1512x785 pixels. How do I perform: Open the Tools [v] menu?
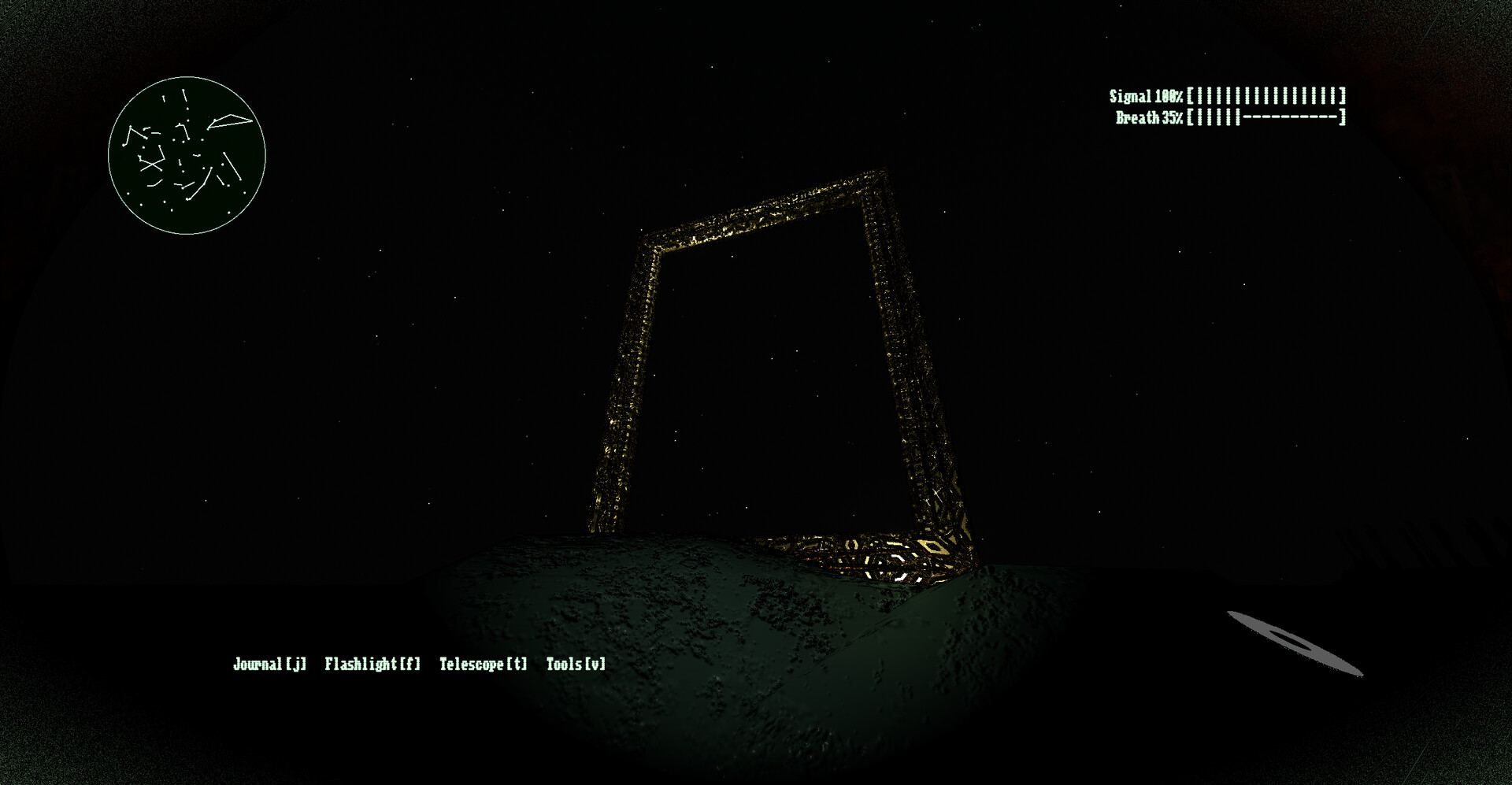[x=576, y=664]
